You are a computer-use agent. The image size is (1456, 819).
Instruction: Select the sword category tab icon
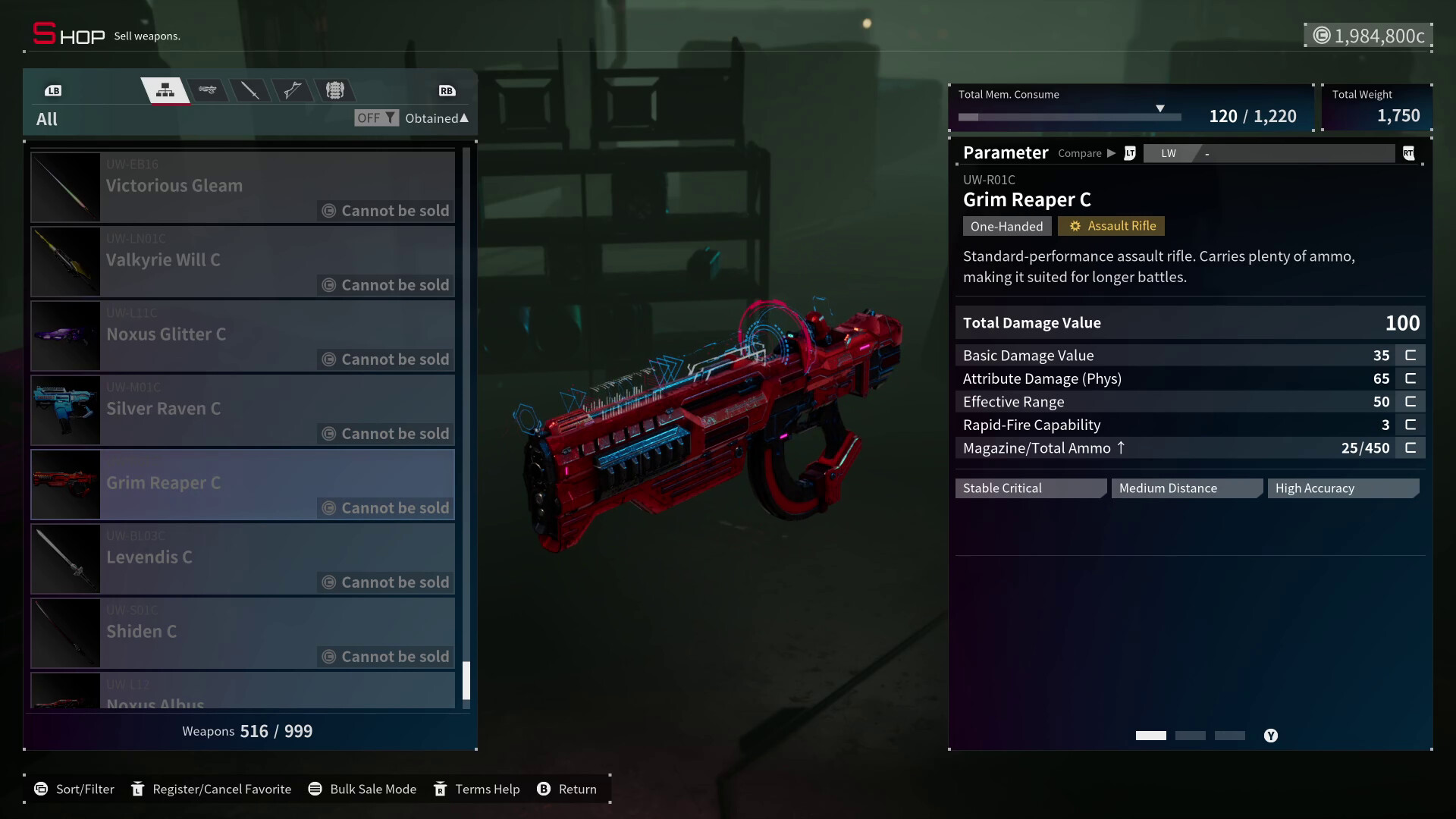(250, 89)
